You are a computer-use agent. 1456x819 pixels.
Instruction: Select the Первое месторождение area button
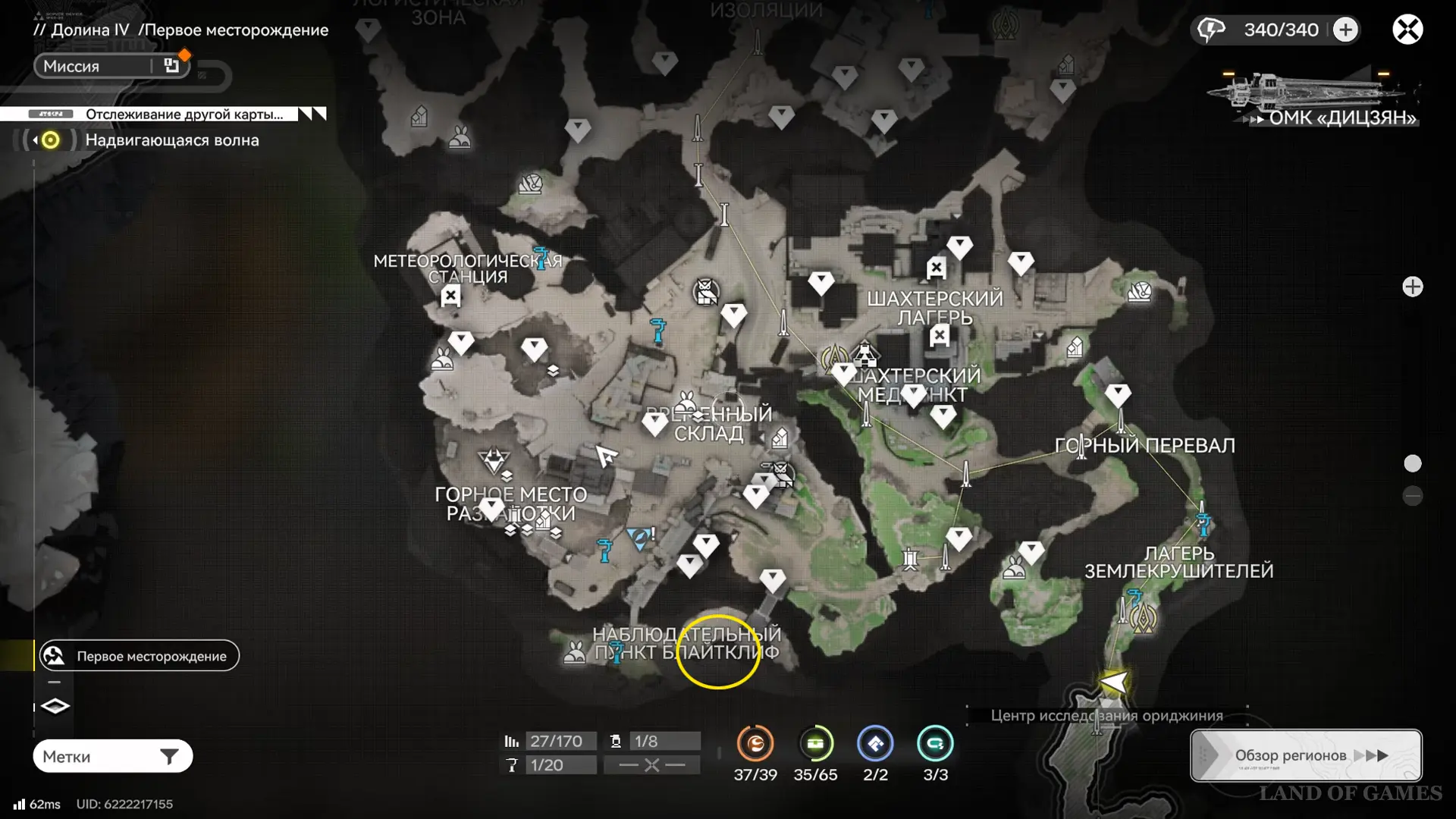tap(140, 656)
